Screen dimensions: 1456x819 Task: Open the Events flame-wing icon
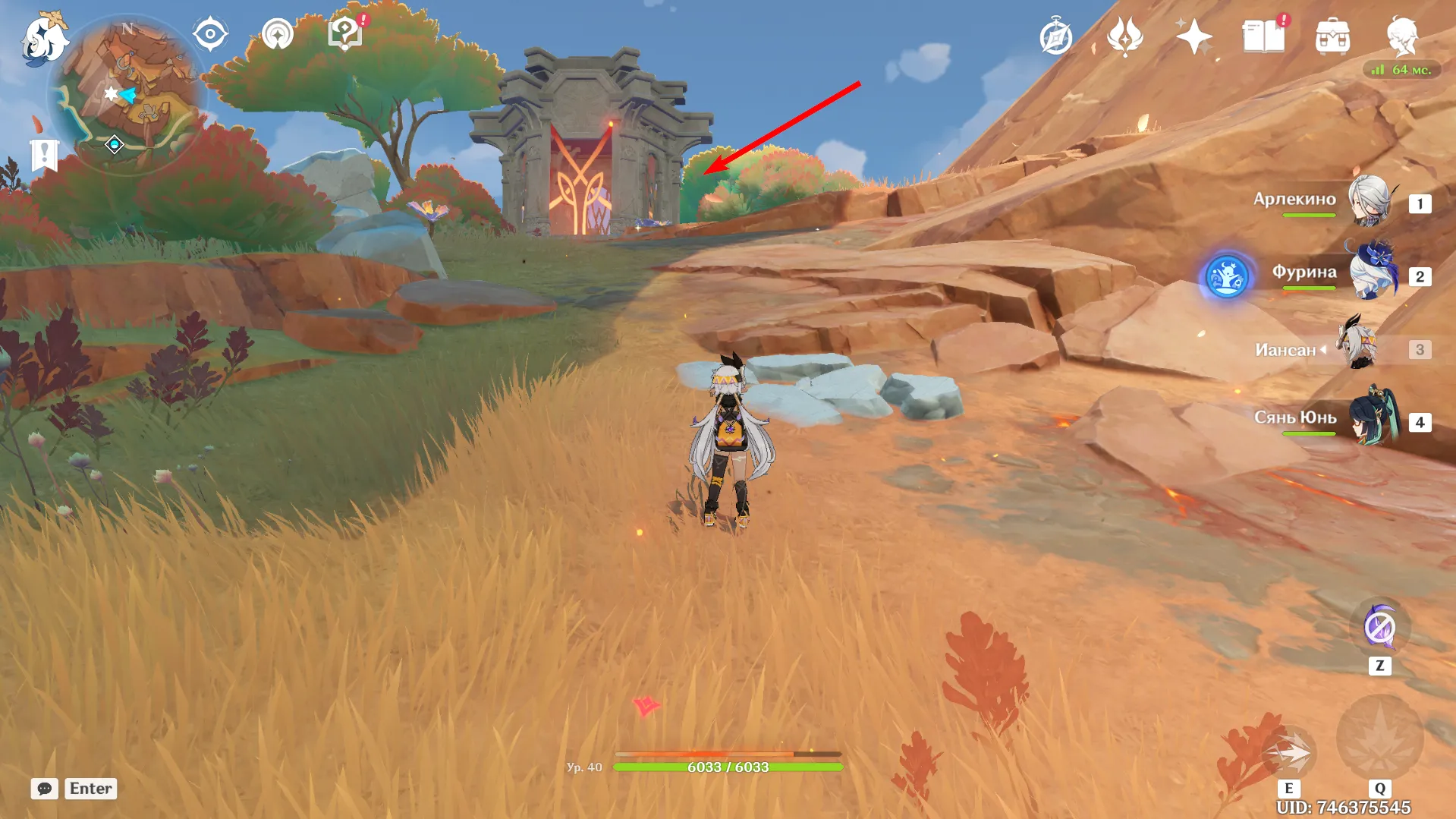(1125, 37)
